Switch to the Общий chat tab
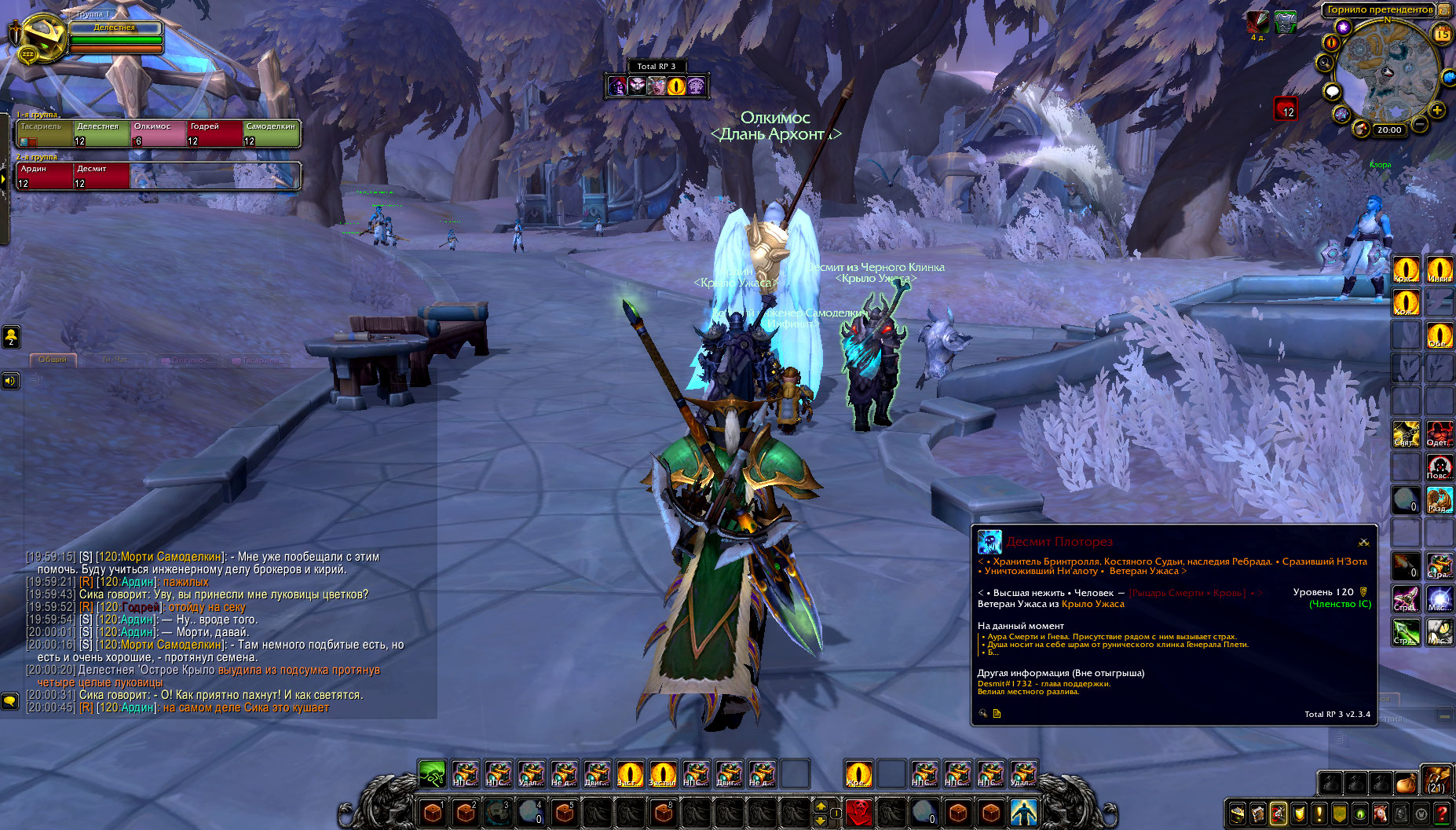 click(x=53, y=360)
